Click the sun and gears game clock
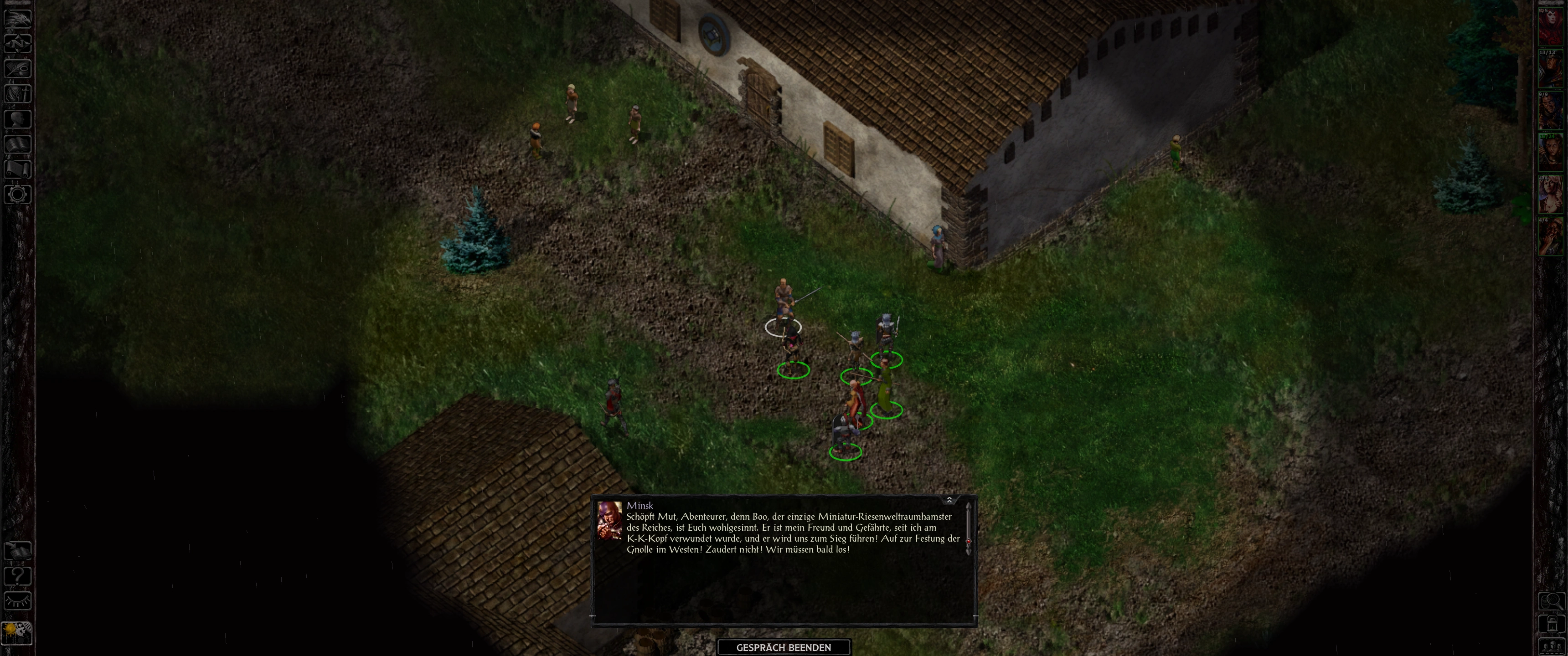The height and width of the screenshot is (656, 1568). coord(16,633)
